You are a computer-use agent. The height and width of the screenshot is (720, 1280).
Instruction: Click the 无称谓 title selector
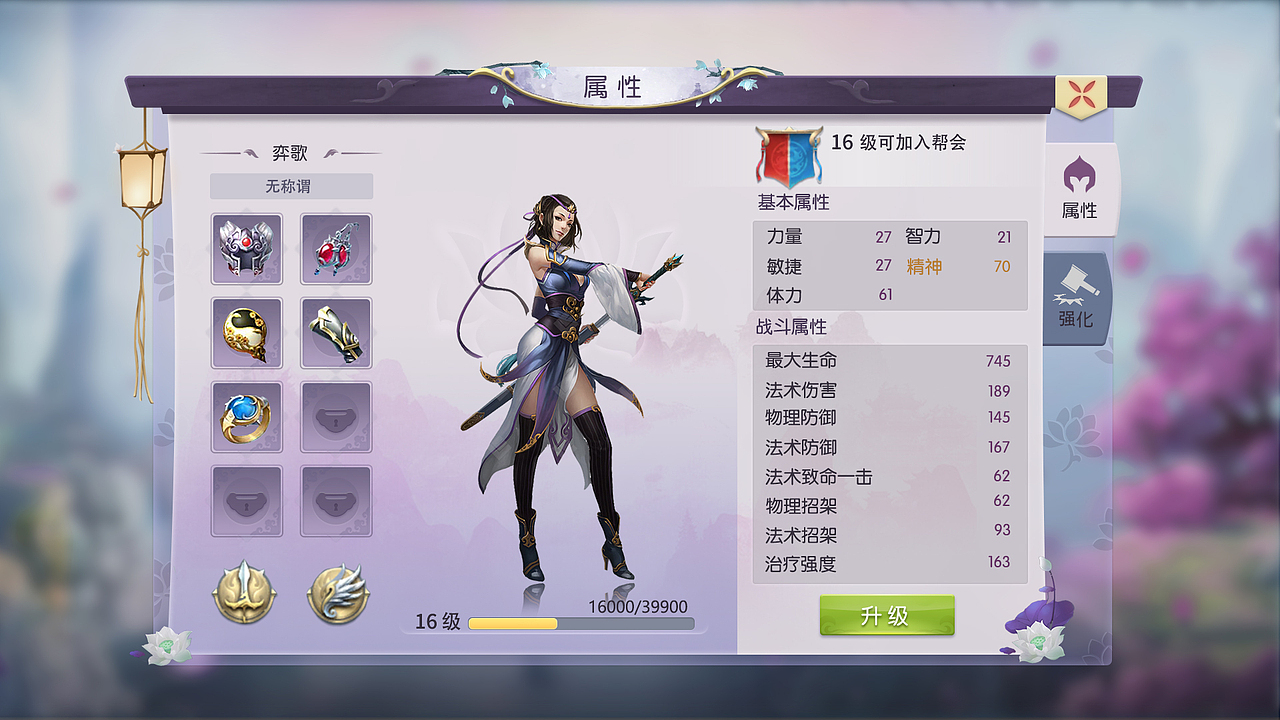pos(291,186)
